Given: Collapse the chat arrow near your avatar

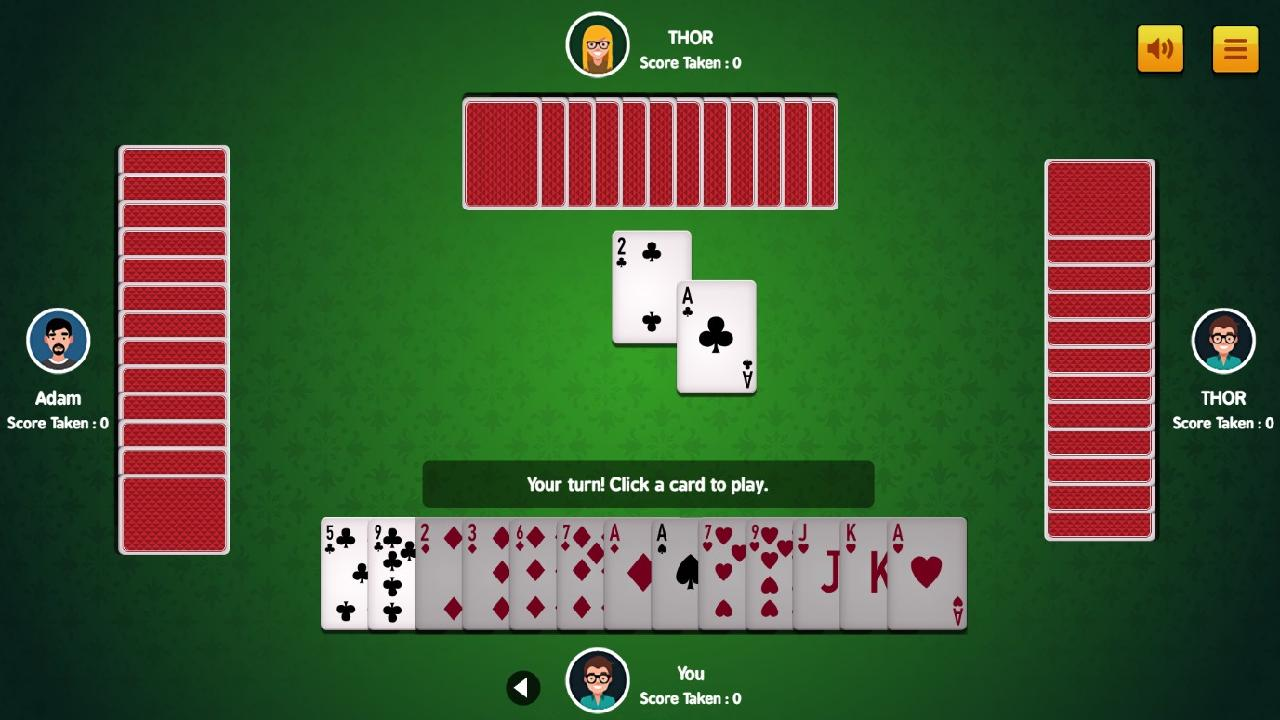Looking at the screenshot, I should pos(523,688).
